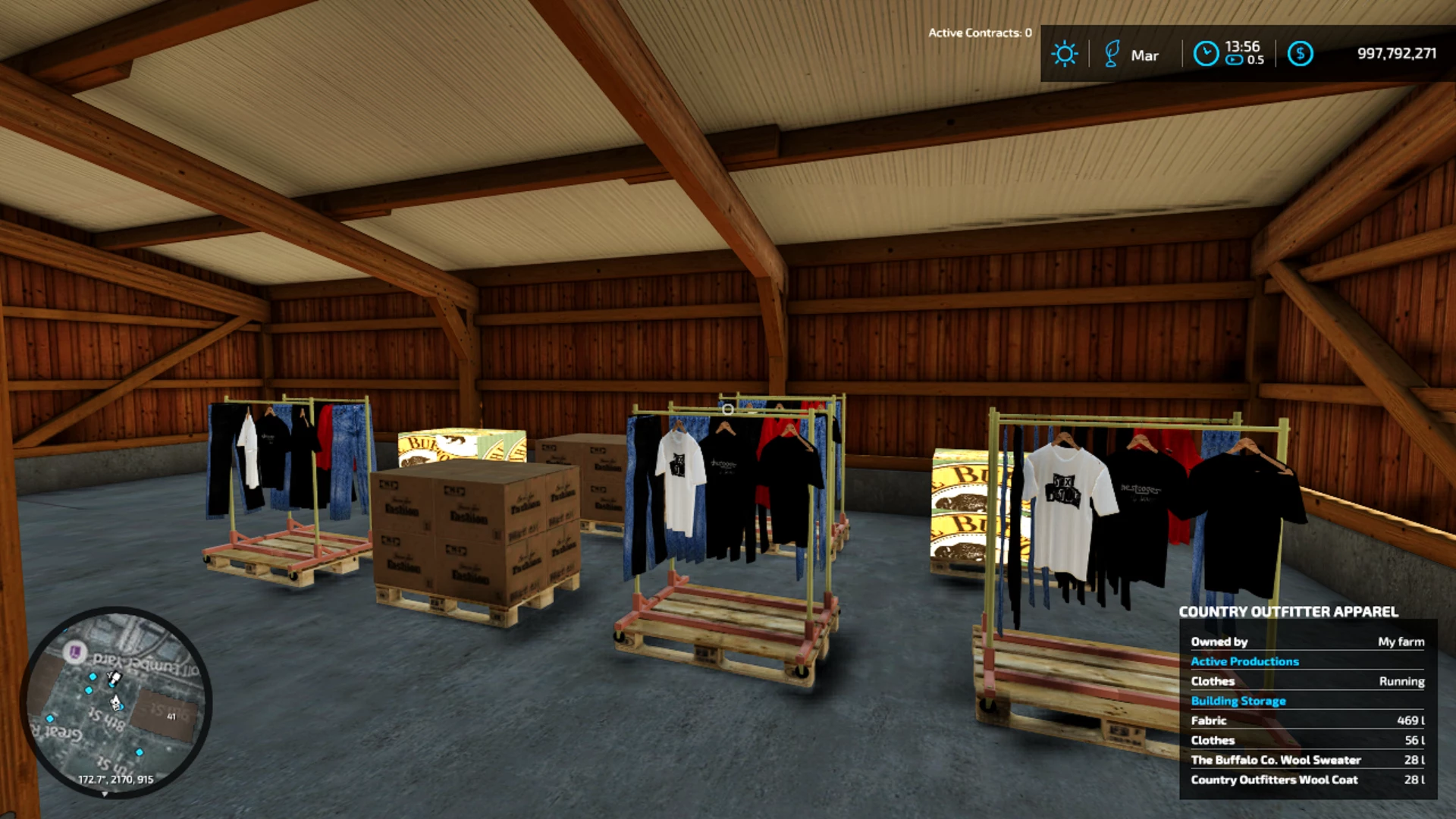
Task: Select the crop growth leaf icon
Action: coord(1111,54)
